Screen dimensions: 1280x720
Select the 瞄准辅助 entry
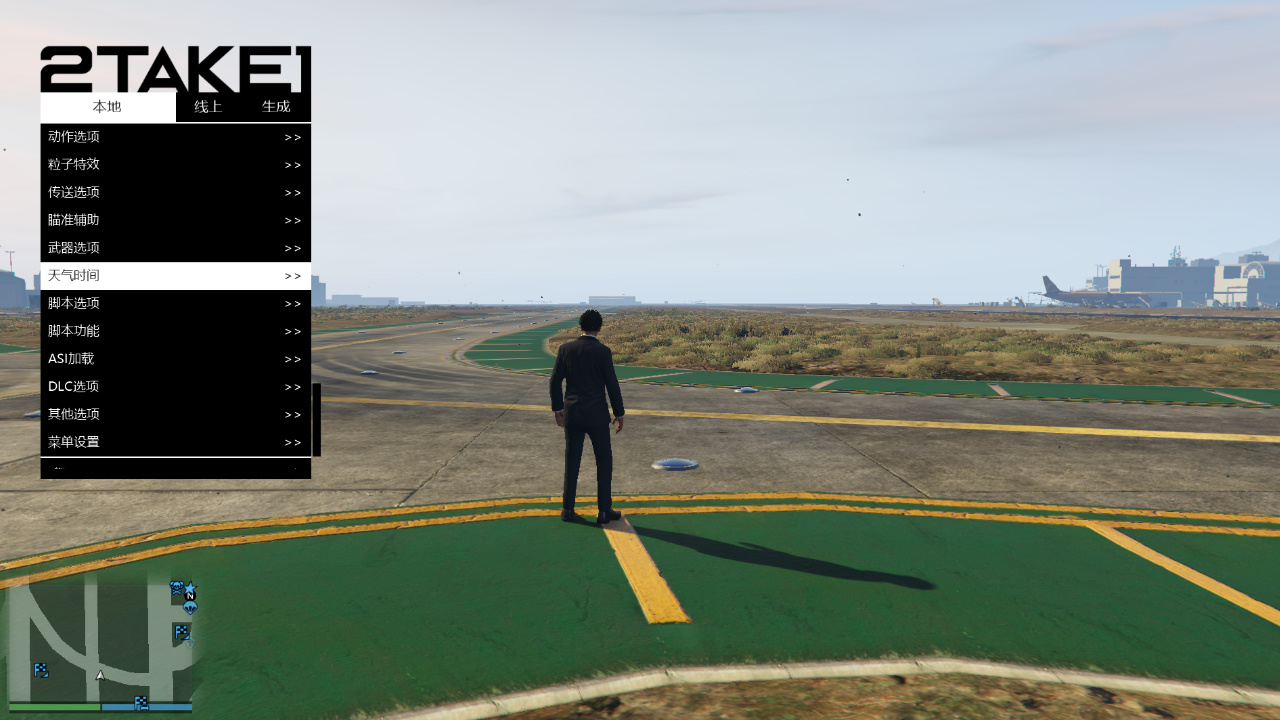tap(175, 220)
